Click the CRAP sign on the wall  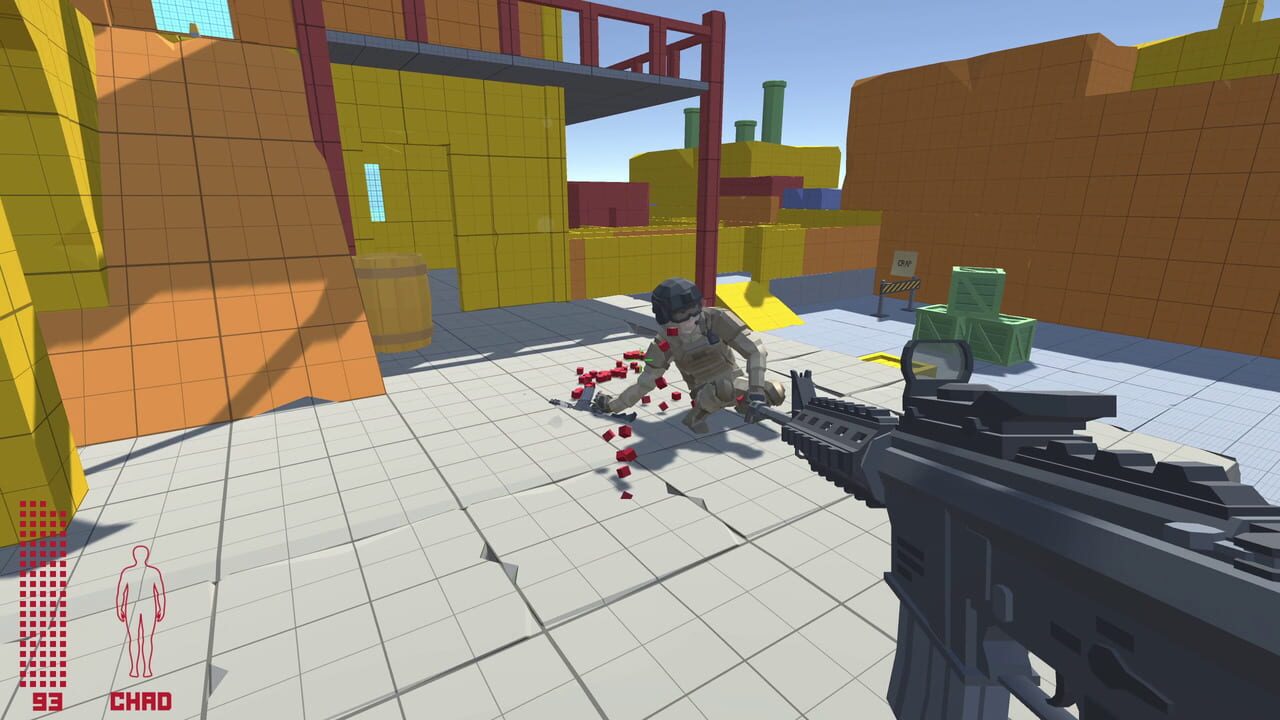904,262
